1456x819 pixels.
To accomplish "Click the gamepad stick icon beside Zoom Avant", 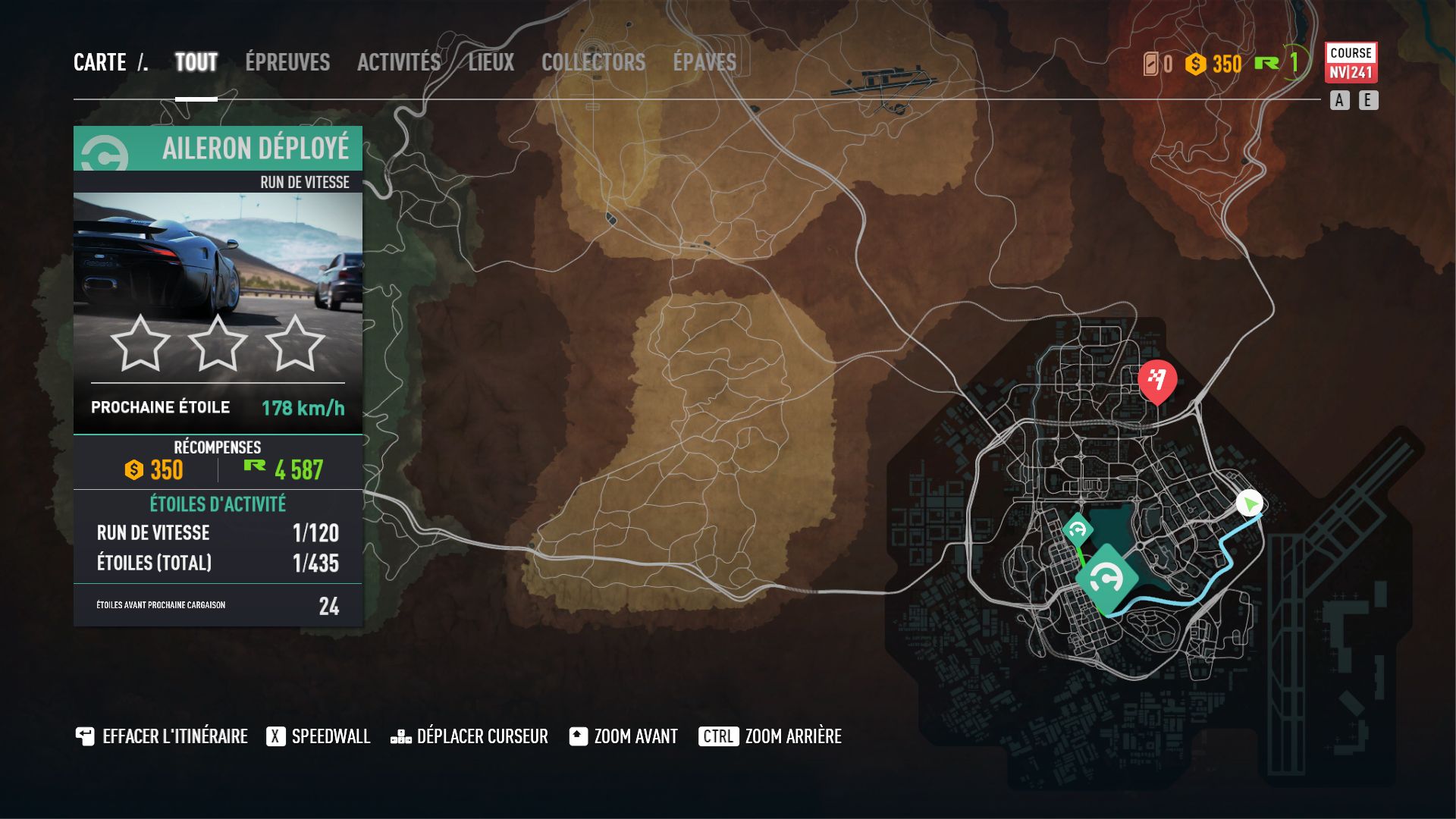I will 577,736.
